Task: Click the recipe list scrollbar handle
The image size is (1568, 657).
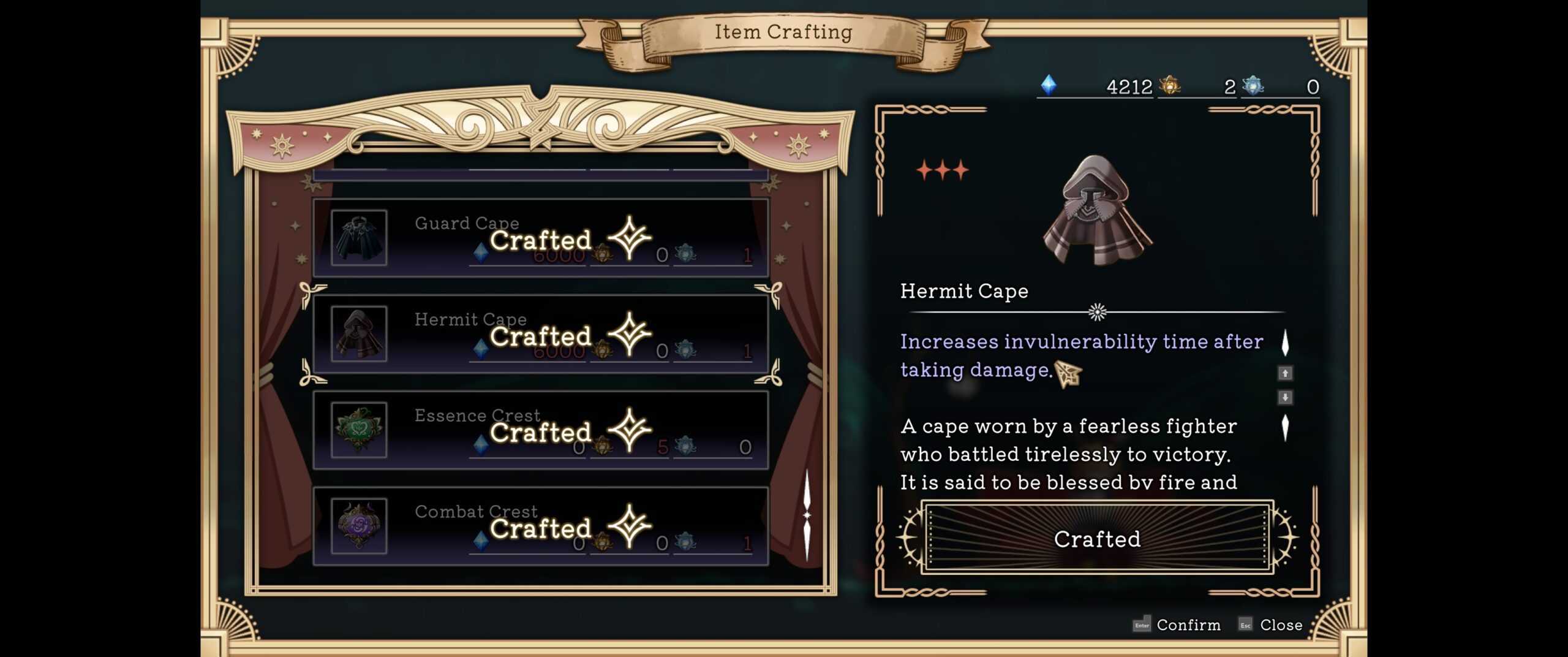Action: click(x=807, y=515)
